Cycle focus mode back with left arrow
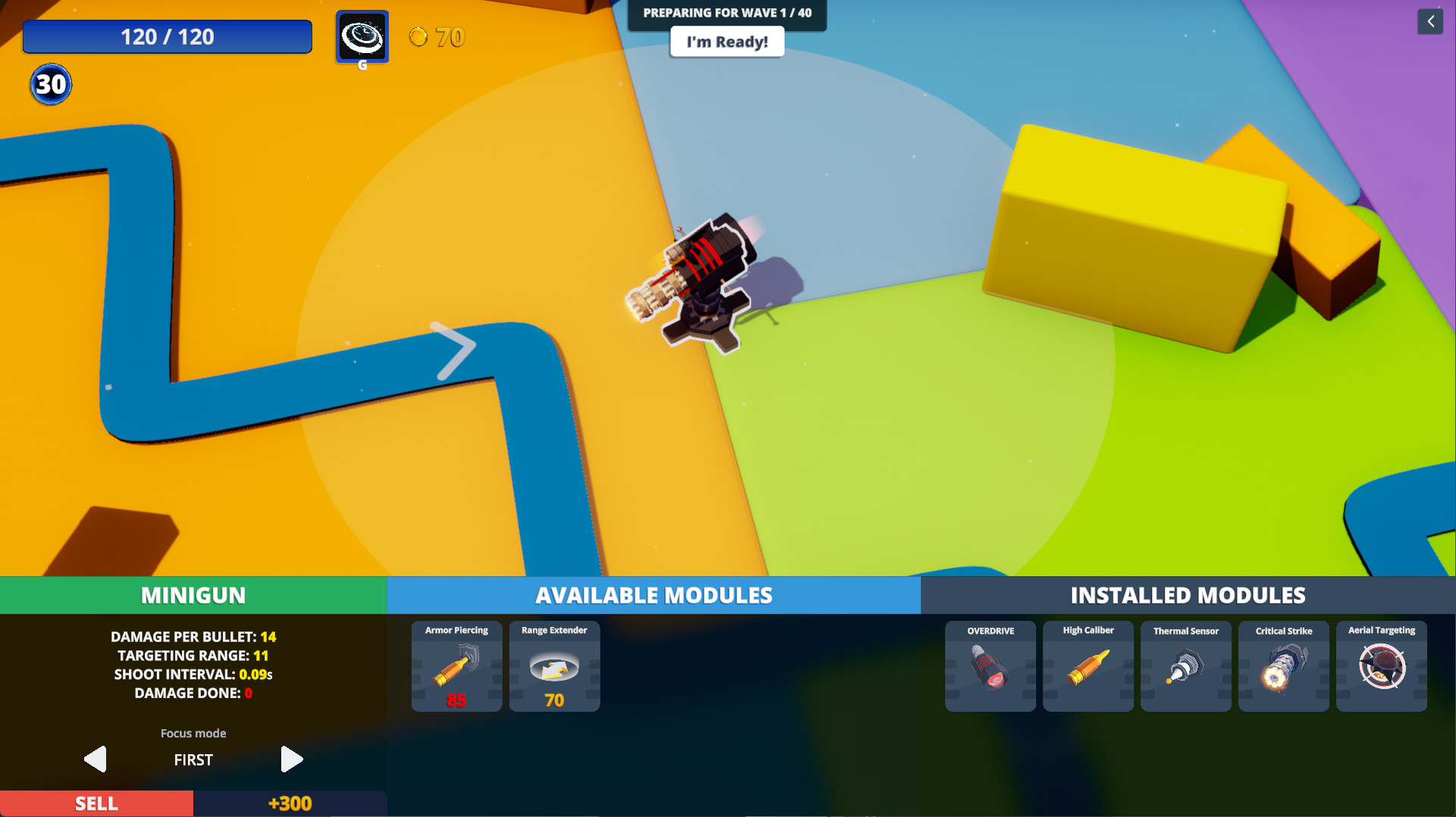Image resolution: width=1456 pixels, height=817 pixels. click(x=94, y=759)
